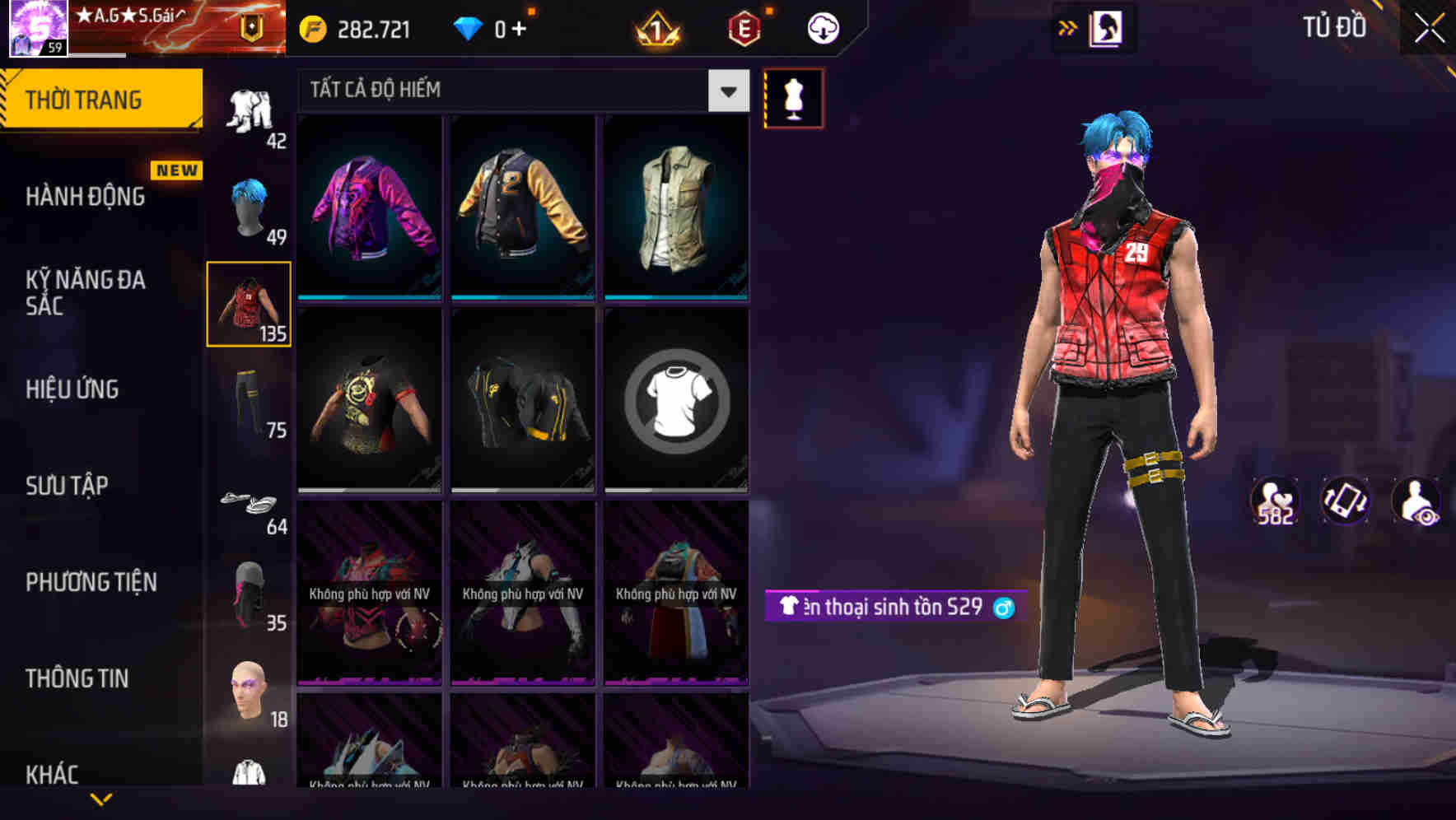Click the mannequin outfit preview icon
The height and width of the screenshot is (820, 1456).
point(793,97)
